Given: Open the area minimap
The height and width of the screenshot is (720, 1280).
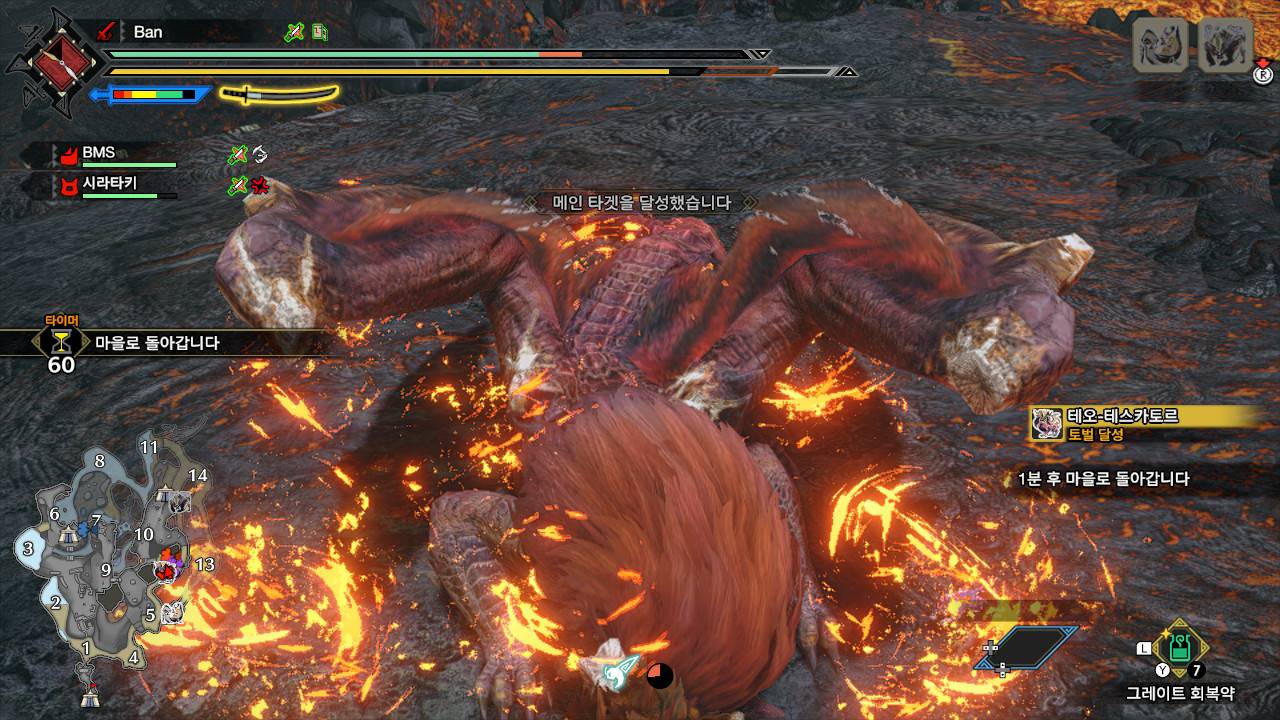Looking at the screenshot, I should (110, 570).
